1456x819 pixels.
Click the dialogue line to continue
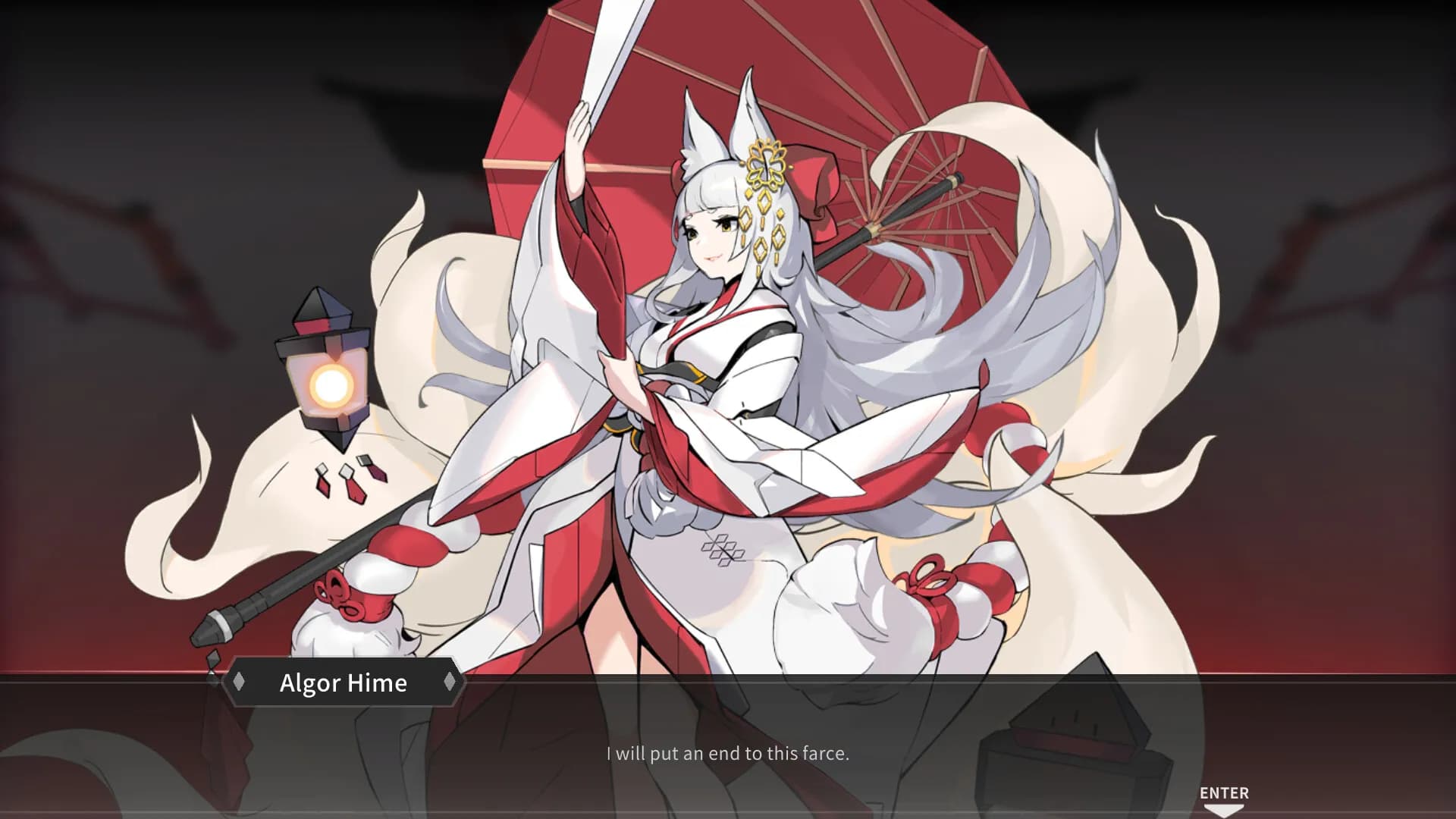728,755
